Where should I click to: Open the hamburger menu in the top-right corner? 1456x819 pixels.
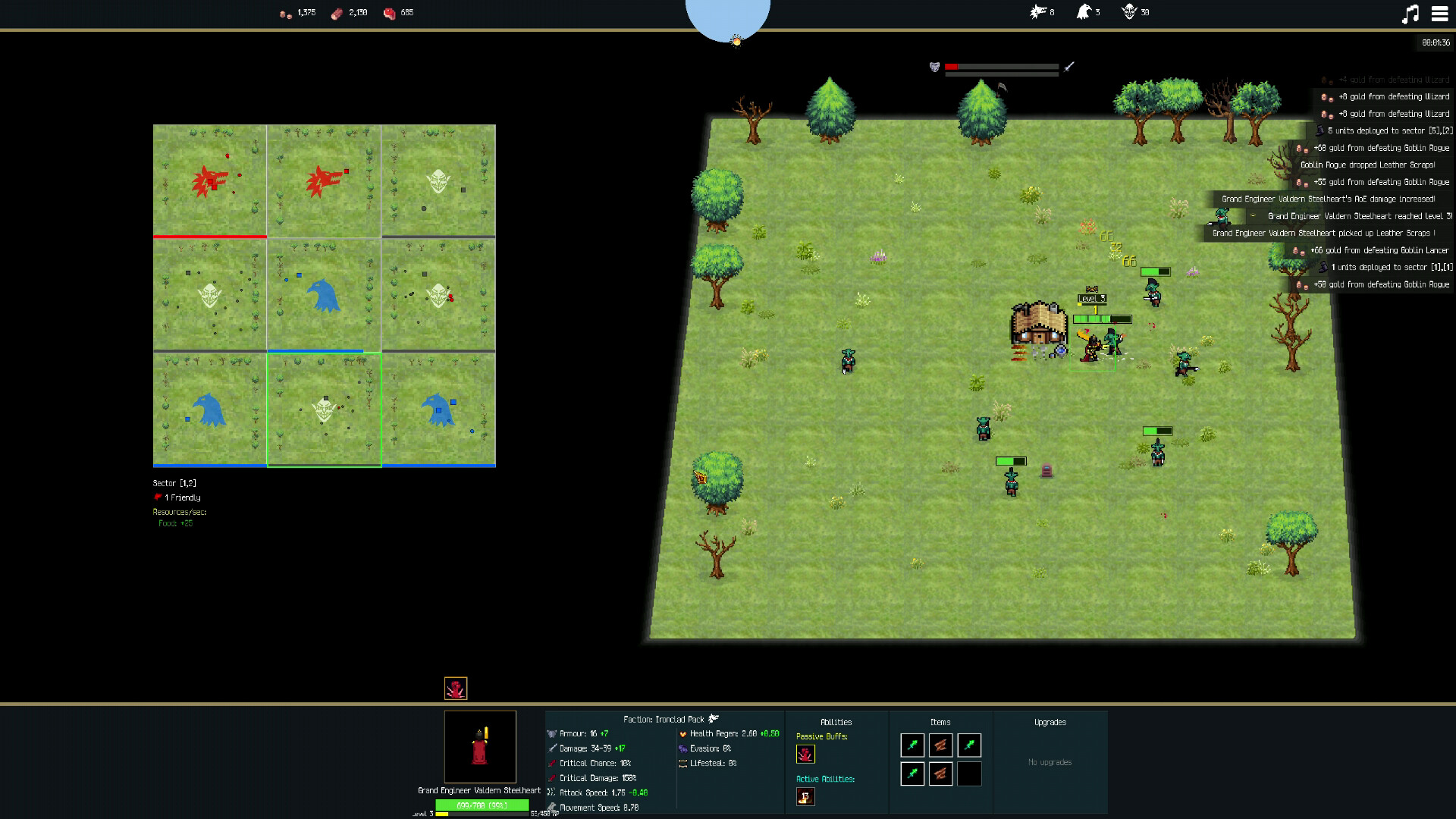tap(1439, 13)
